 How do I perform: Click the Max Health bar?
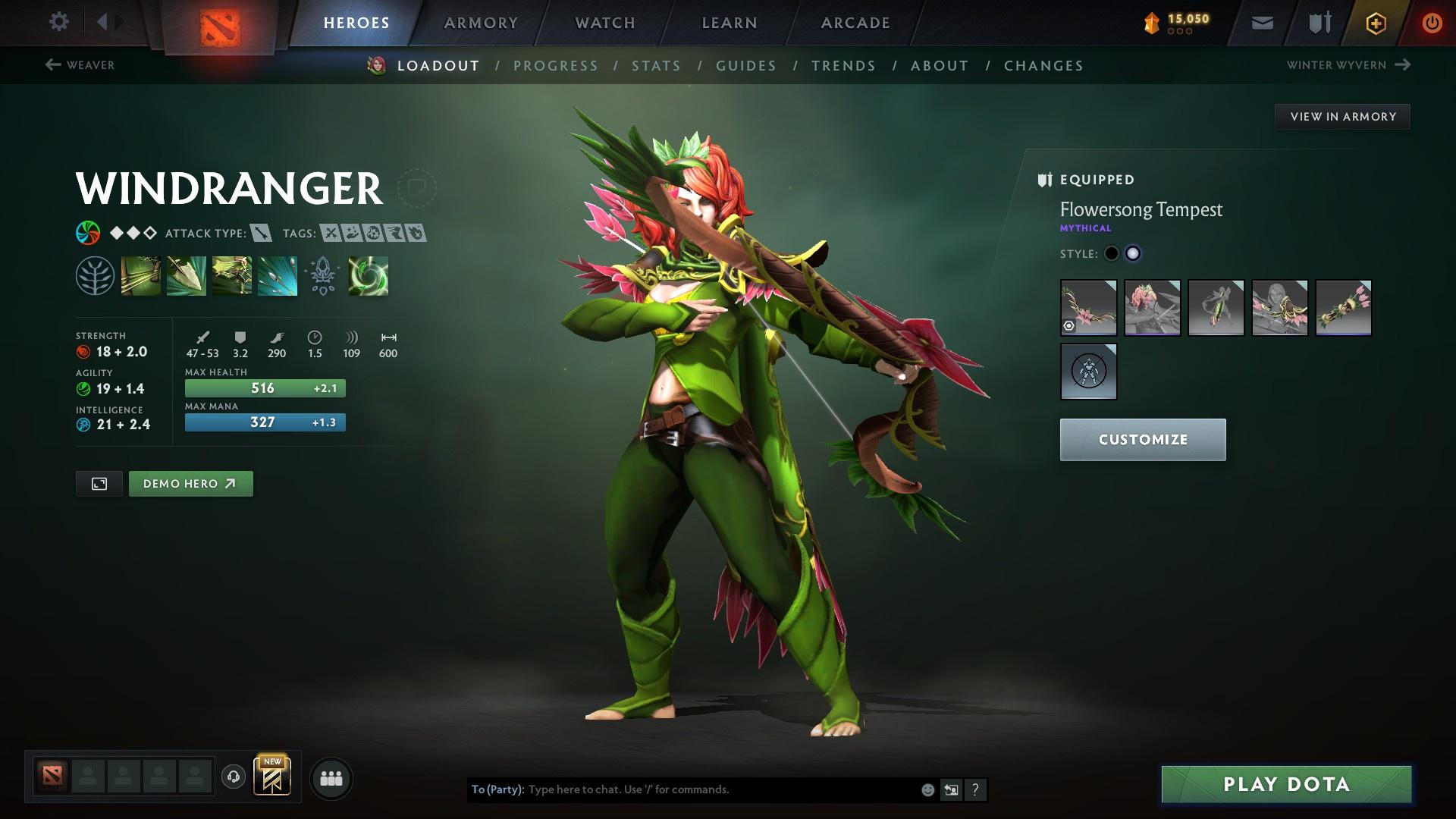pos(265,388)
